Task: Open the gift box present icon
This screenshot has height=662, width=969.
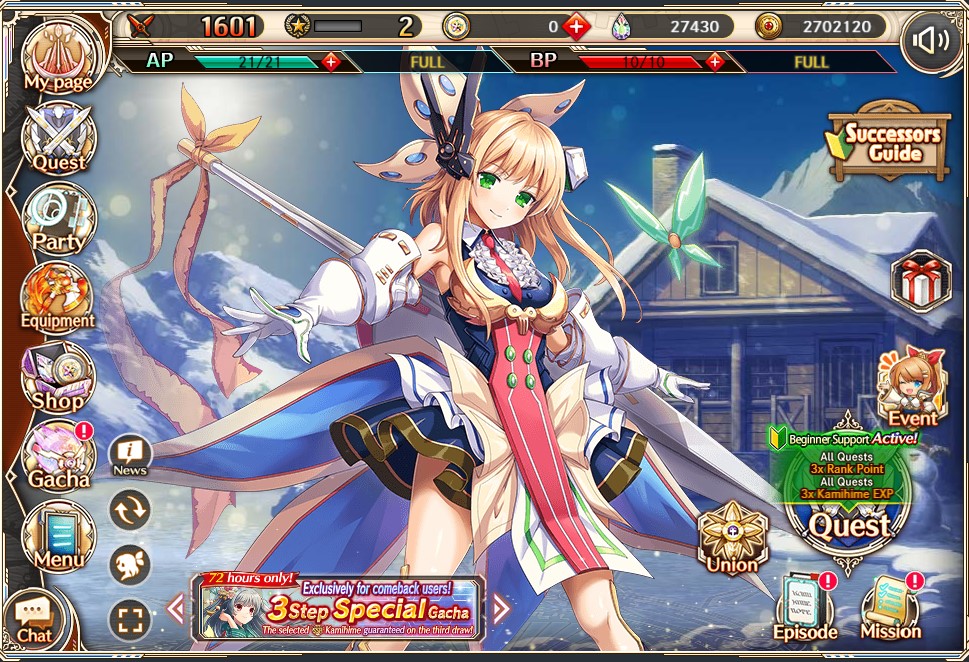Action: 920,280
